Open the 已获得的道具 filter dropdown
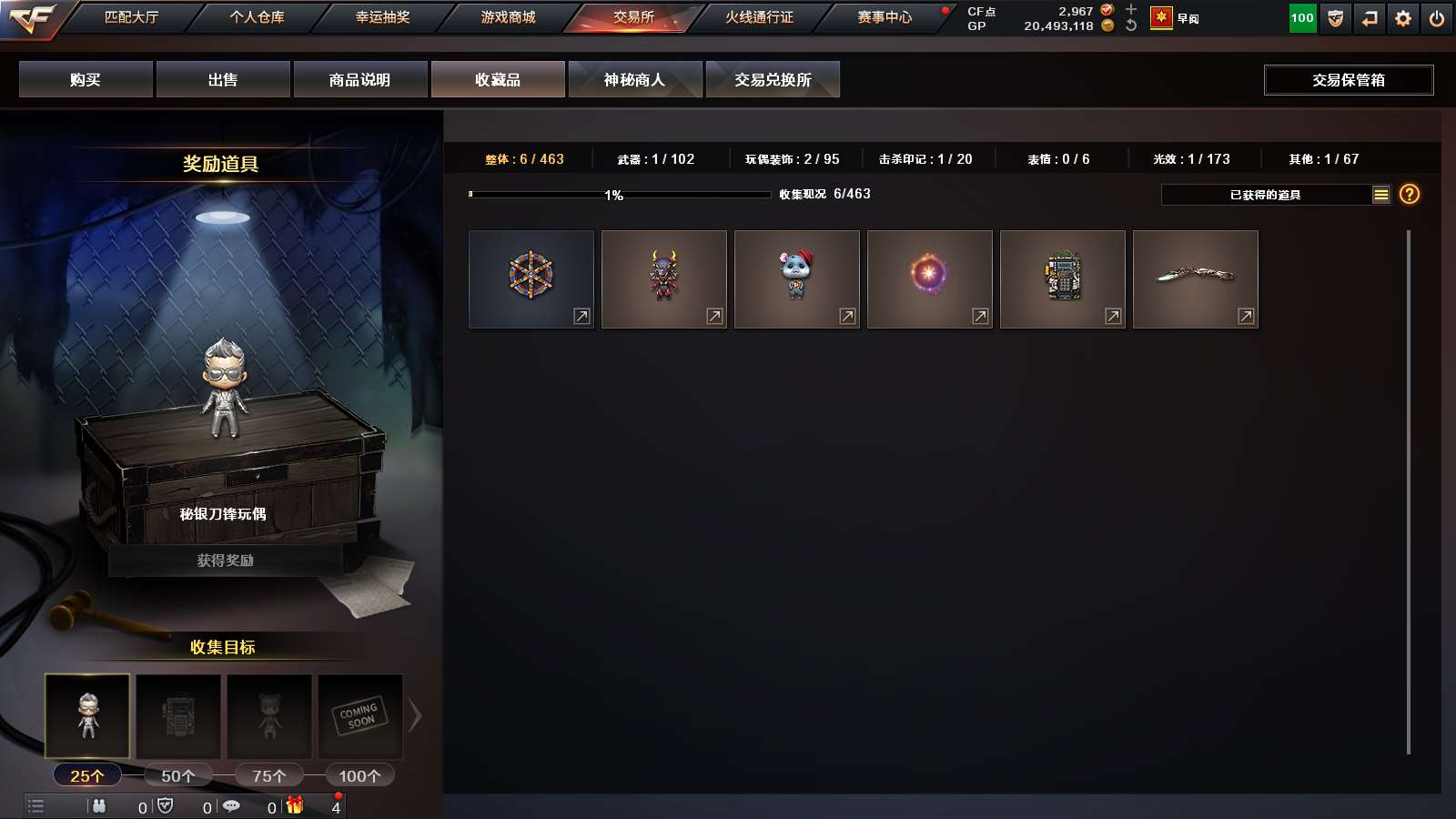 tap(1265, 194)
